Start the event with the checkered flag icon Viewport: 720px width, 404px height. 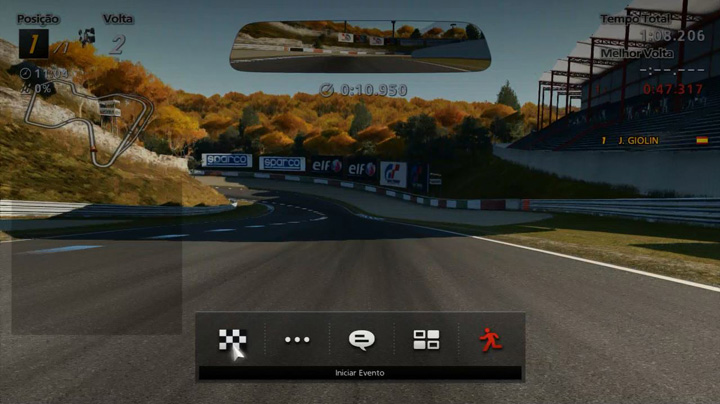pyautogui.click(x=232, y=340)
